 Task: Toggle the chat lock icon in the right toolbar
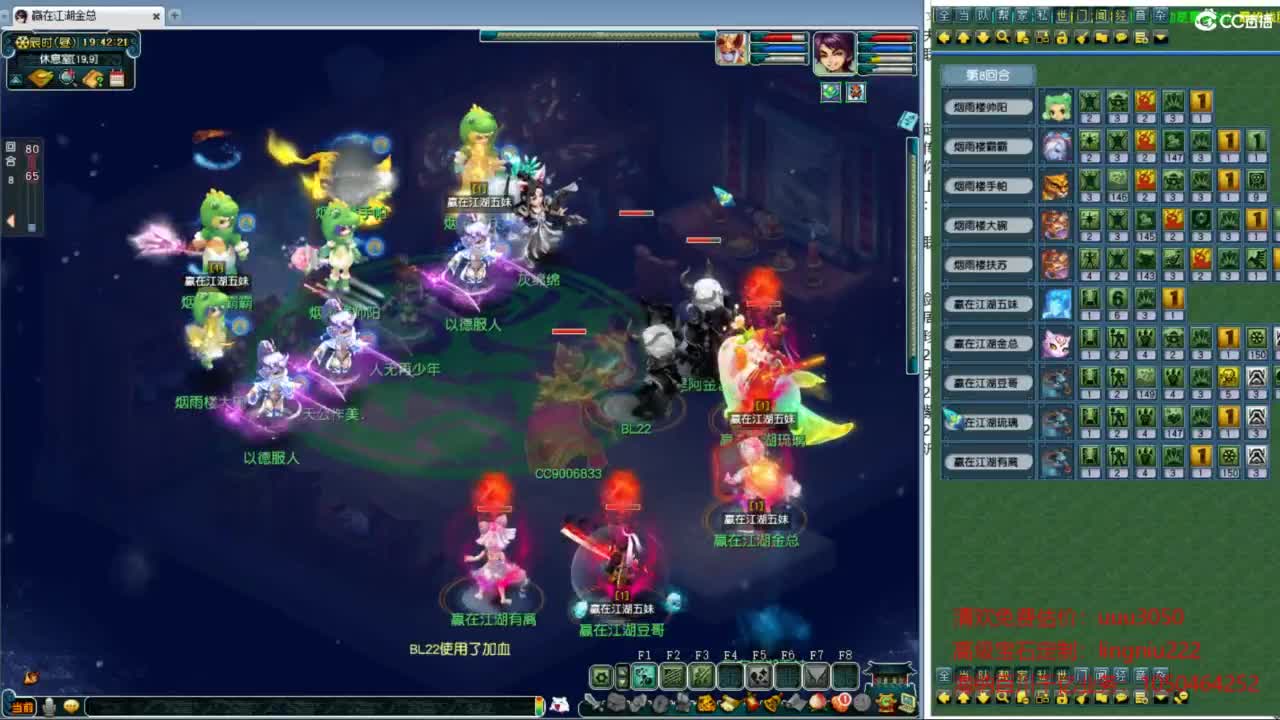[1062, 38]
